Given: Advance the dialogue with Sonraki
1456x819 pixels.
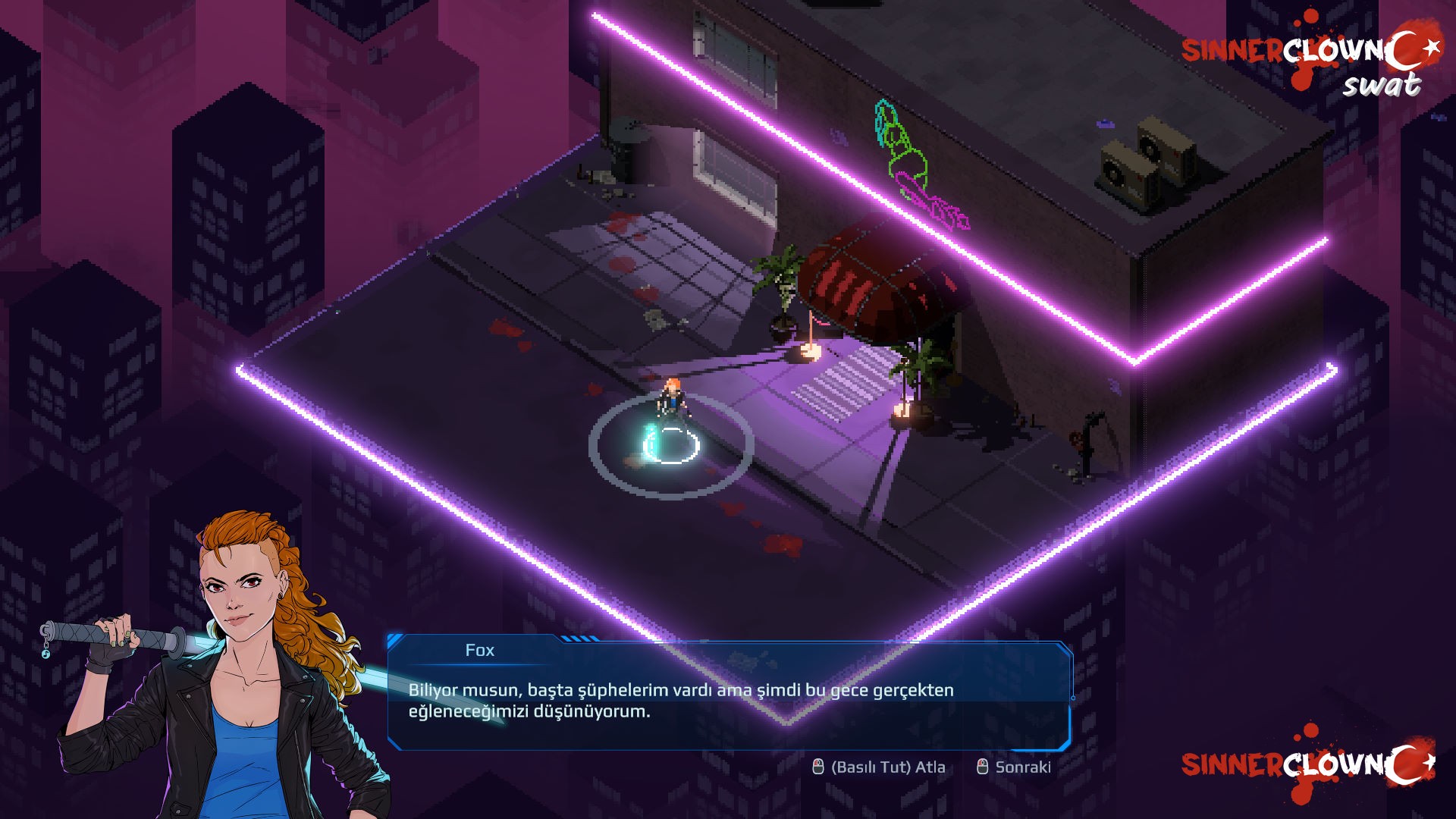Looking at the screenshot, I should point(1014,767).
